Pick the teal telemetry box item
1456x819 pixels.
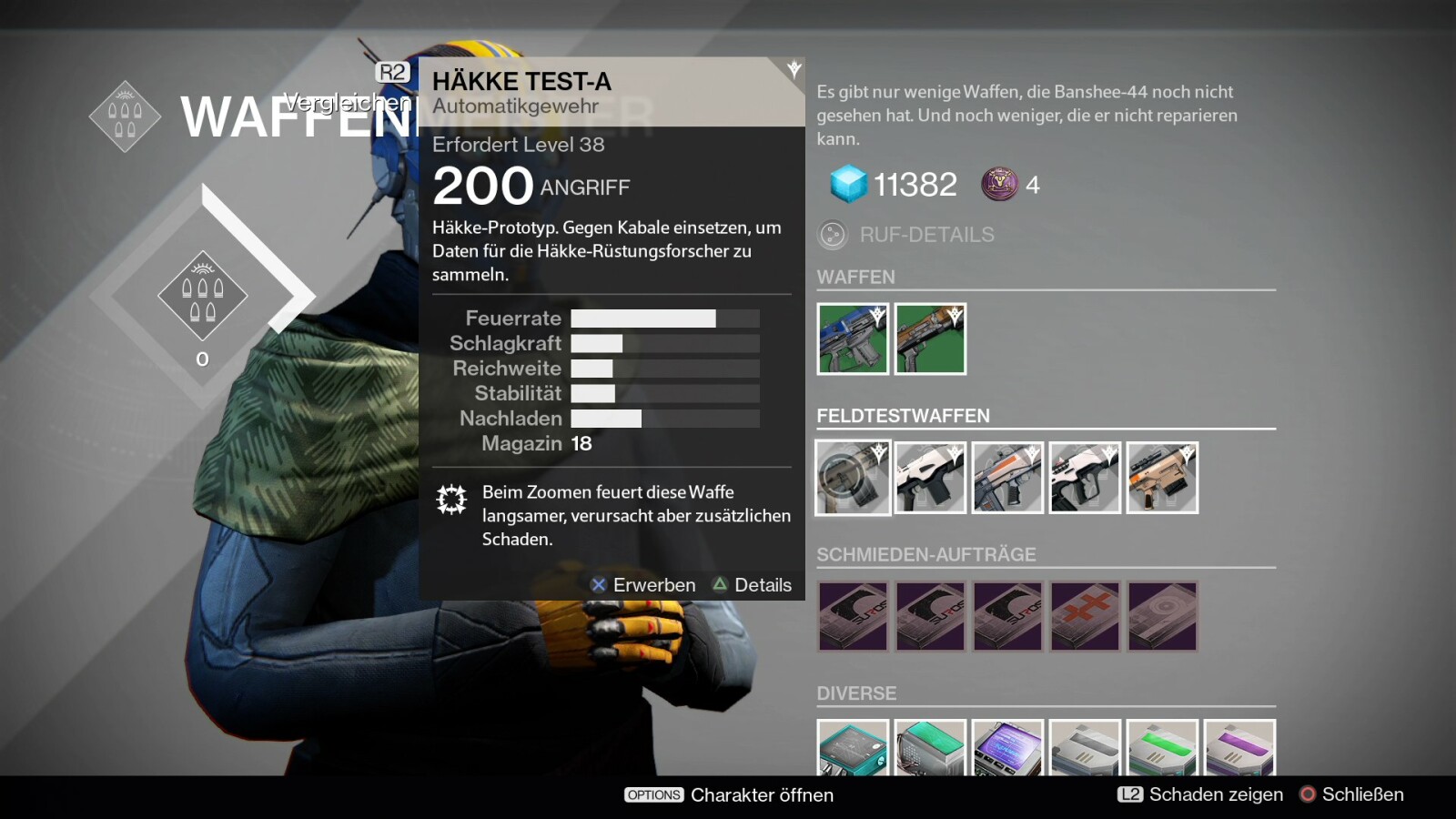click(x=853, y=748)
